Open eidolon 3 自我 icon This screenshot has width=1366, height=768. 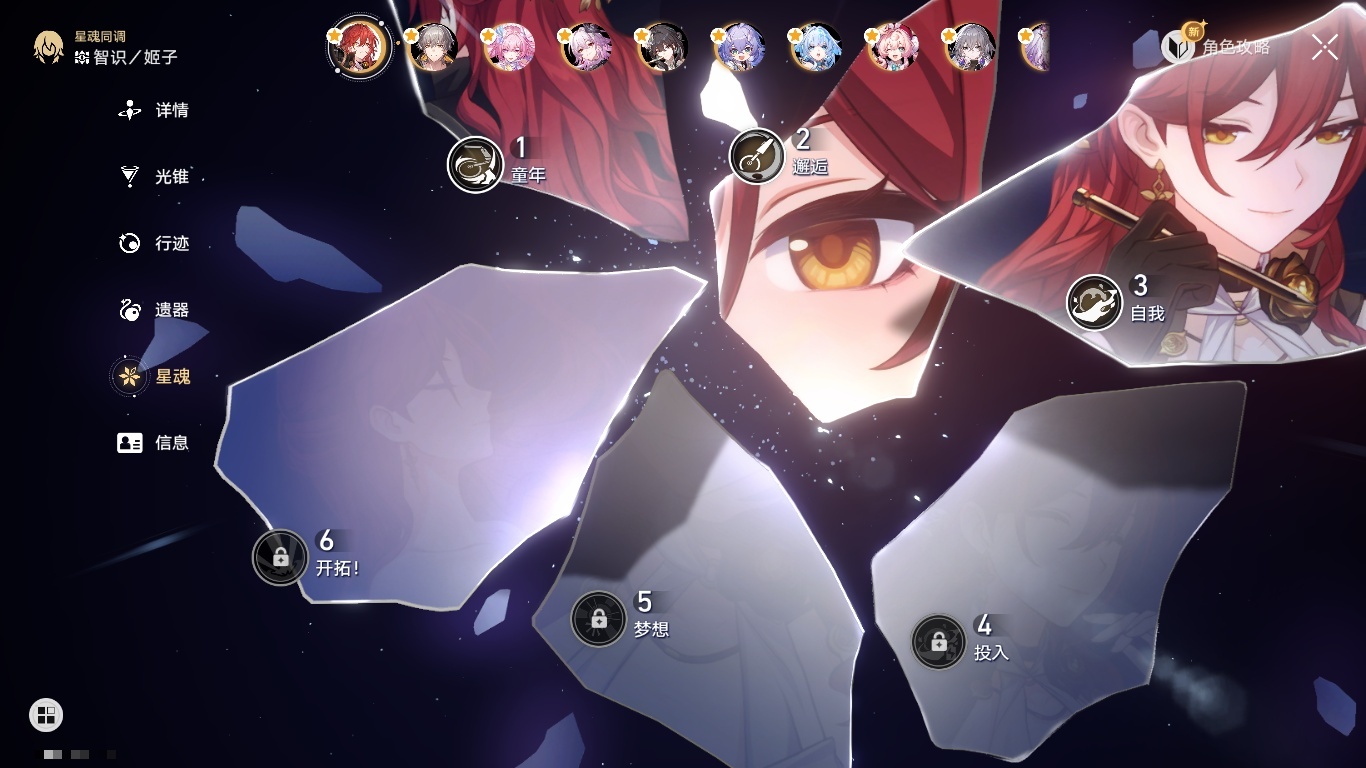click(1094, 302)
